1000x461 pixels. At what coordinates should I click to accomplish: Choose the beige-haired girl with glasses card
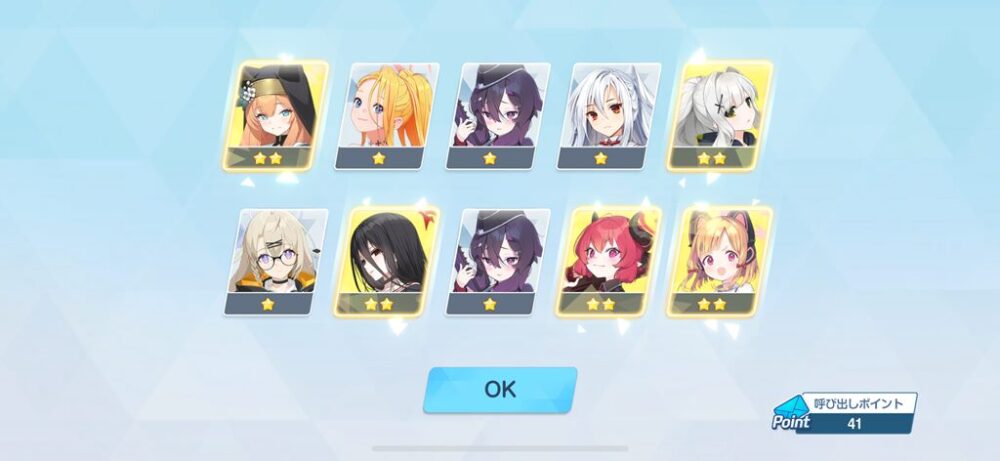coord(276,262)
